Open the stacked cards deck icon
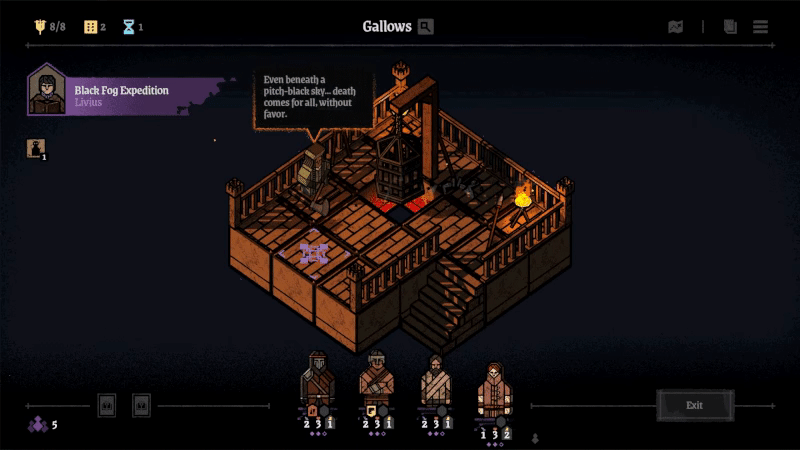The image size is (800, 450). coord(730,27)
